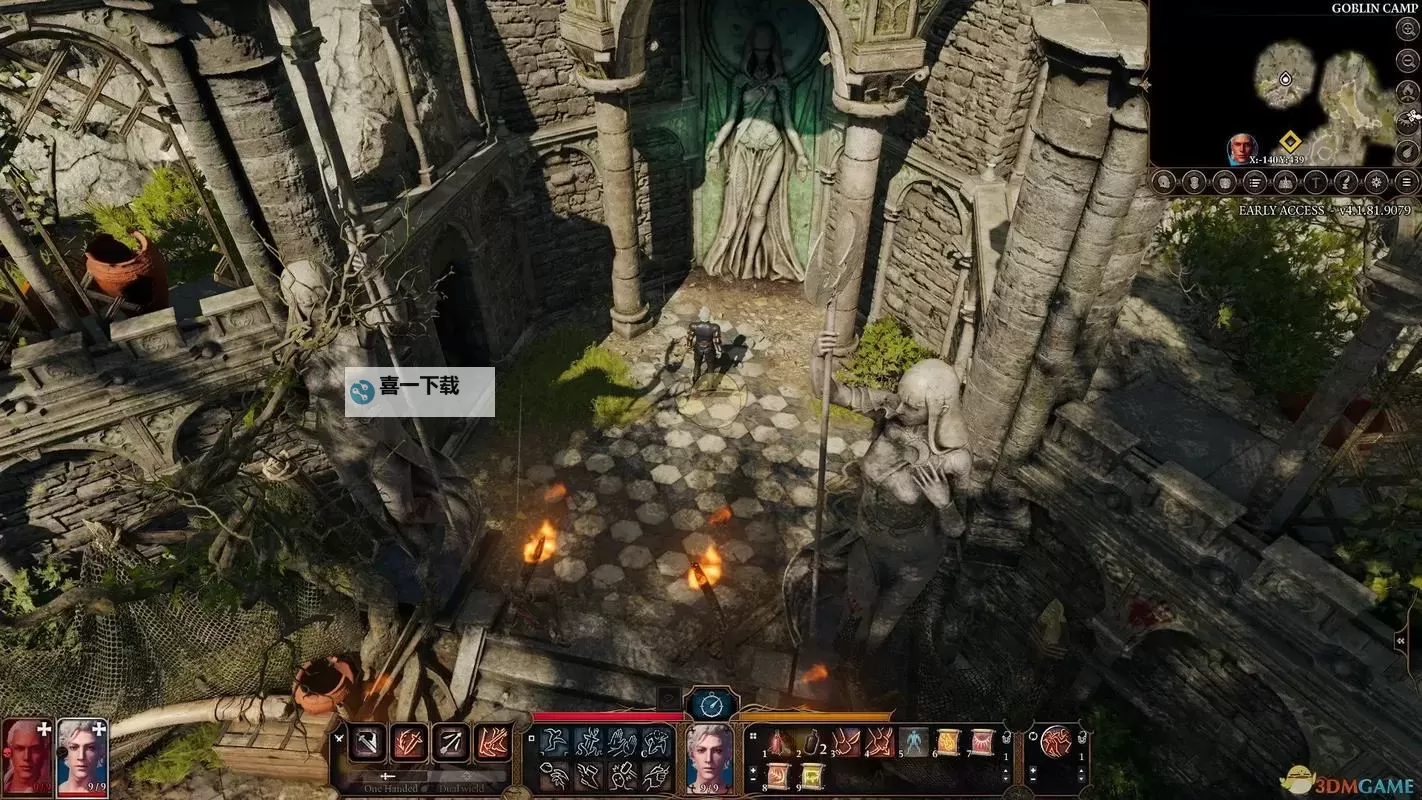Use the orange fire scroll in slot 6
The height and width of the screenshot is (800, 1422).
point(948,742)
